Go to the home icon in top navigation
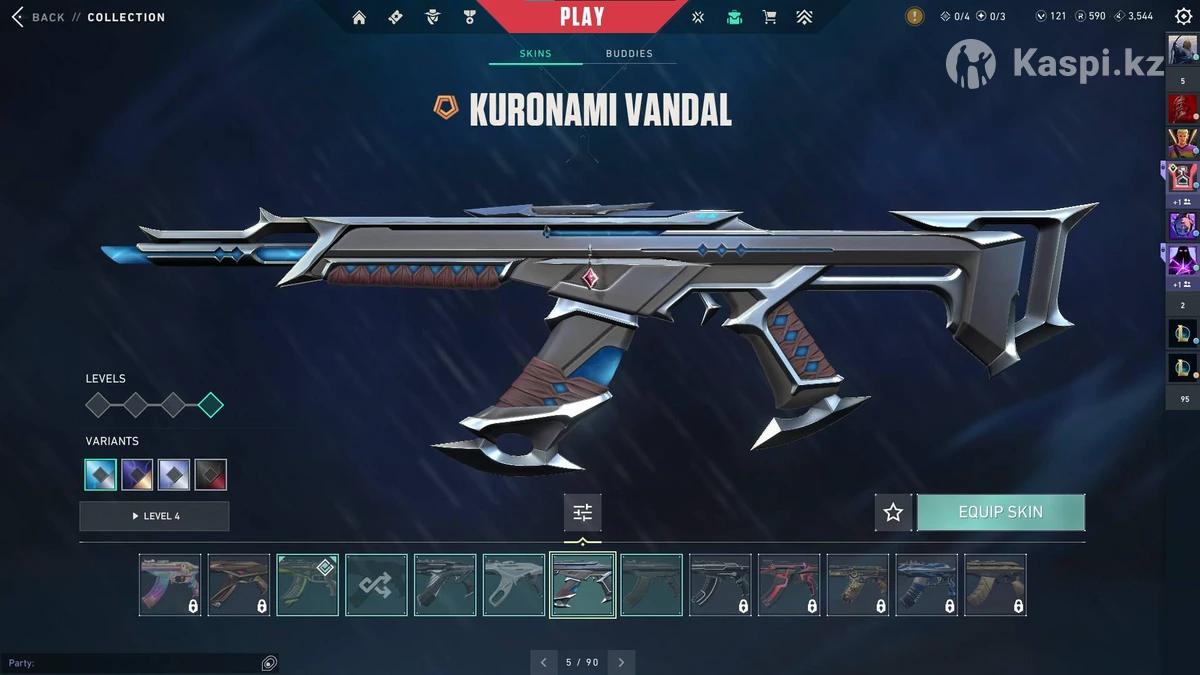 (x=359, y=17)
